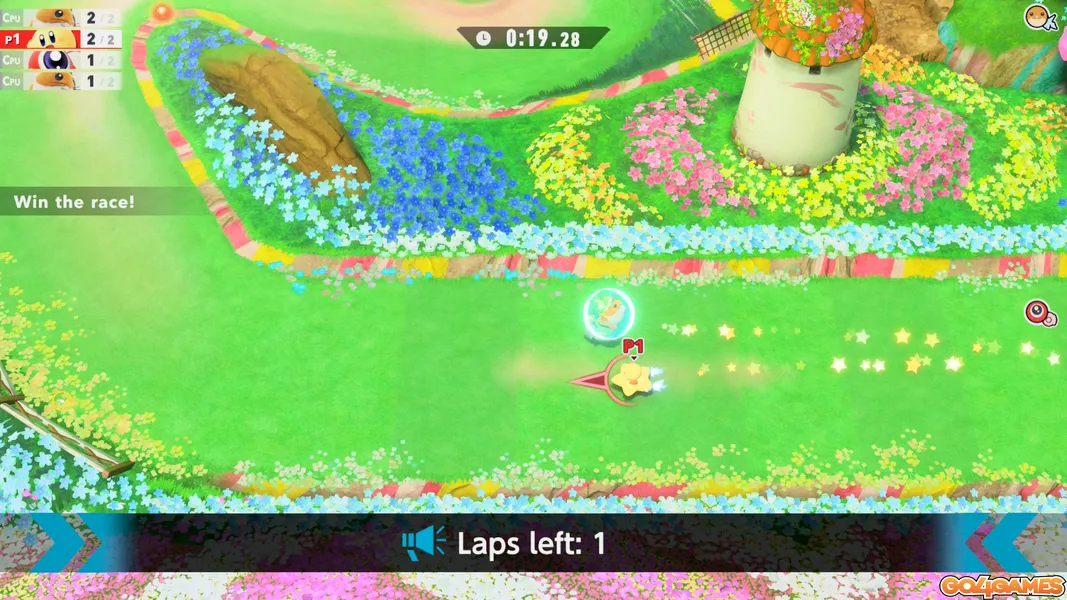Click the Waddle Dee off-screen racer indicator
Viewport: 1067px width, 600px height.
pos(1040,17)
